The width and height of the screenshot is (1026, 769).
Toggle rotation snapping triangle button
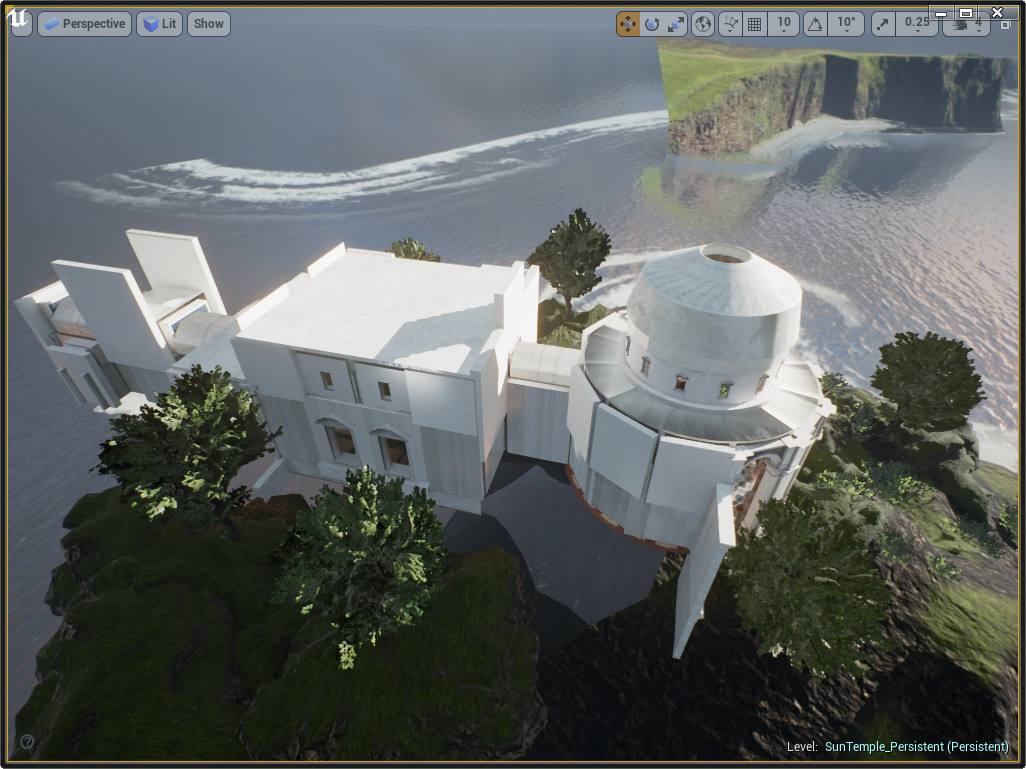point(816,24)
